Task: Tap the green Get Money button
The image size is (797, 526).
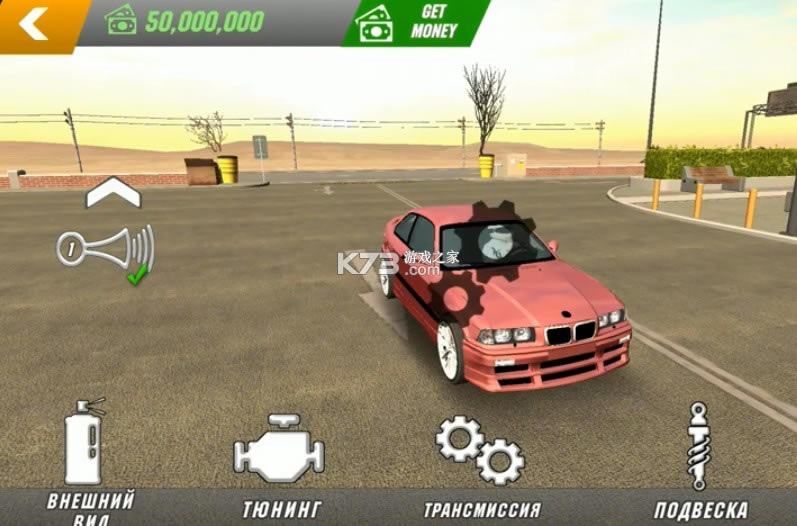Action: tap(416, 22)
